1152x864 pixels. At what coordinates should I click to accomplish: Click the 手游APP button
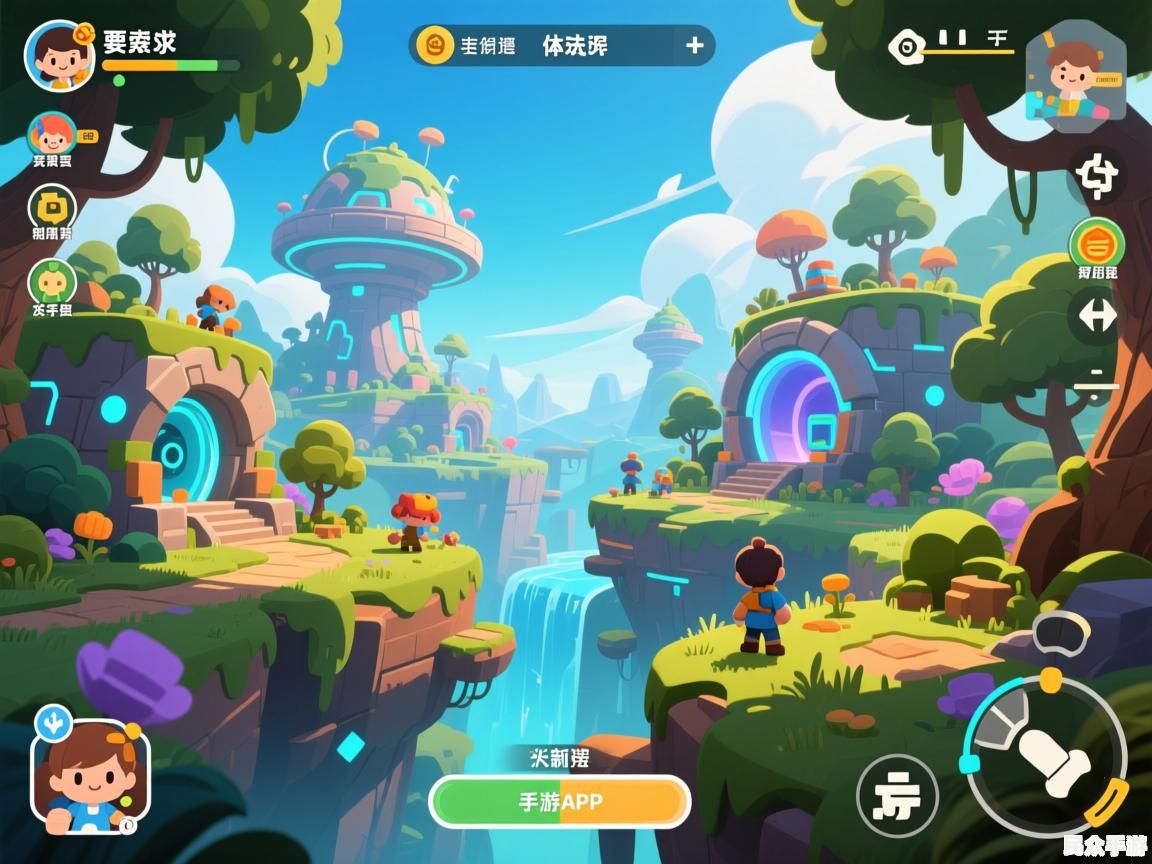click(x=560, y=802)
